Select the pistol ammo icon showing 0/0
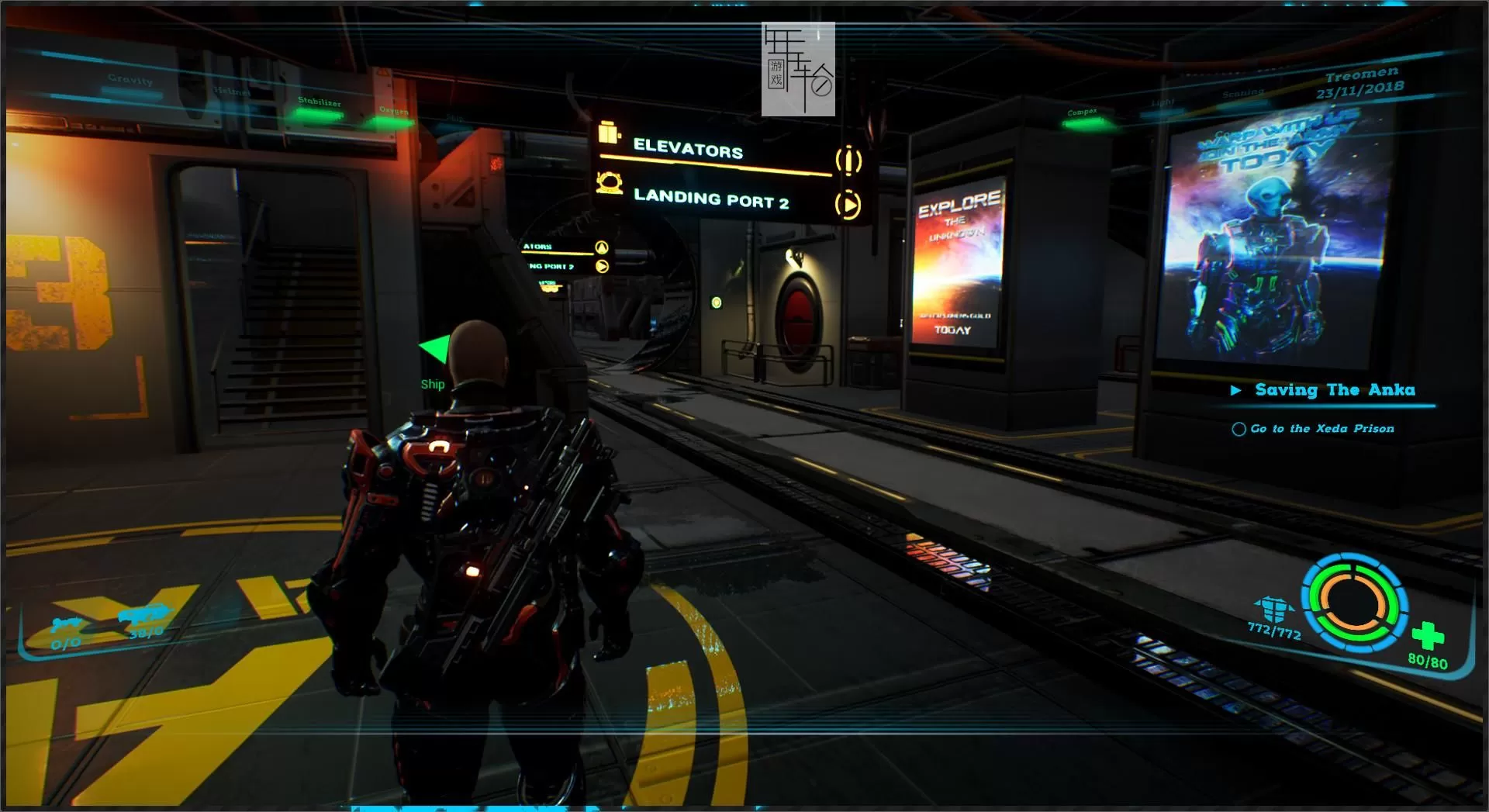This screenshot has width=1489, height=812. point(65,624)
